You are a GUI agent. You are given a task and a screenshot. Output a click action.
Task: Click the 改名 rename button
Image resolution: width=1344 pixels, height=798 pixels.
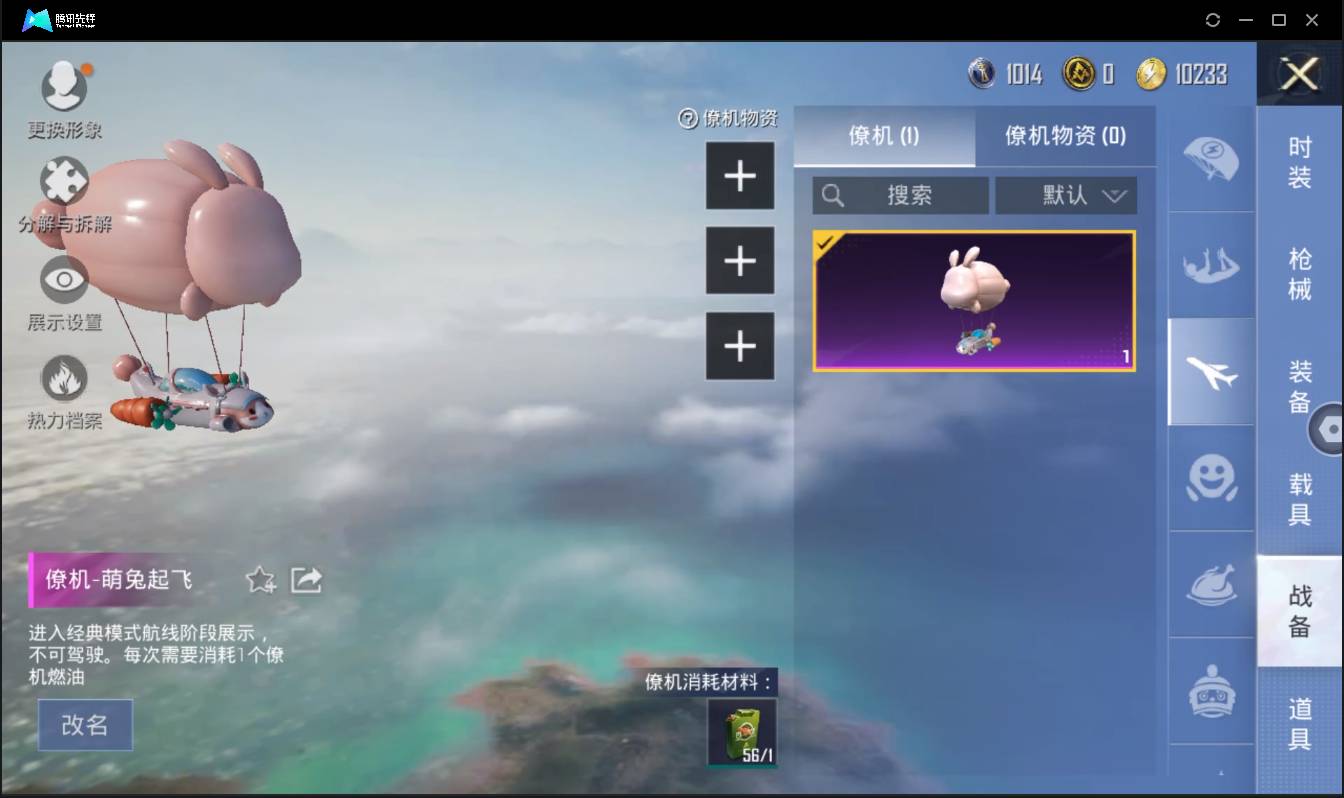[85, 726]
